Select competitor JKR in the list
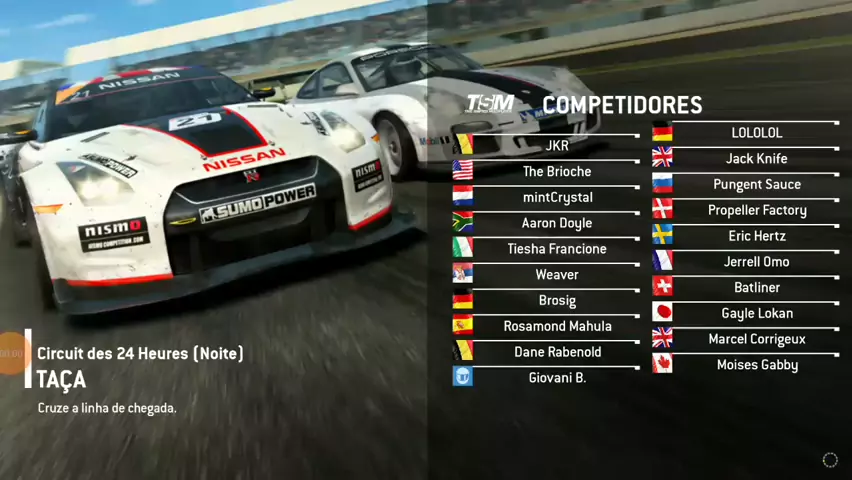Image resolution: width=852 pixels, height=480 pixels. [x=557, y=146]
